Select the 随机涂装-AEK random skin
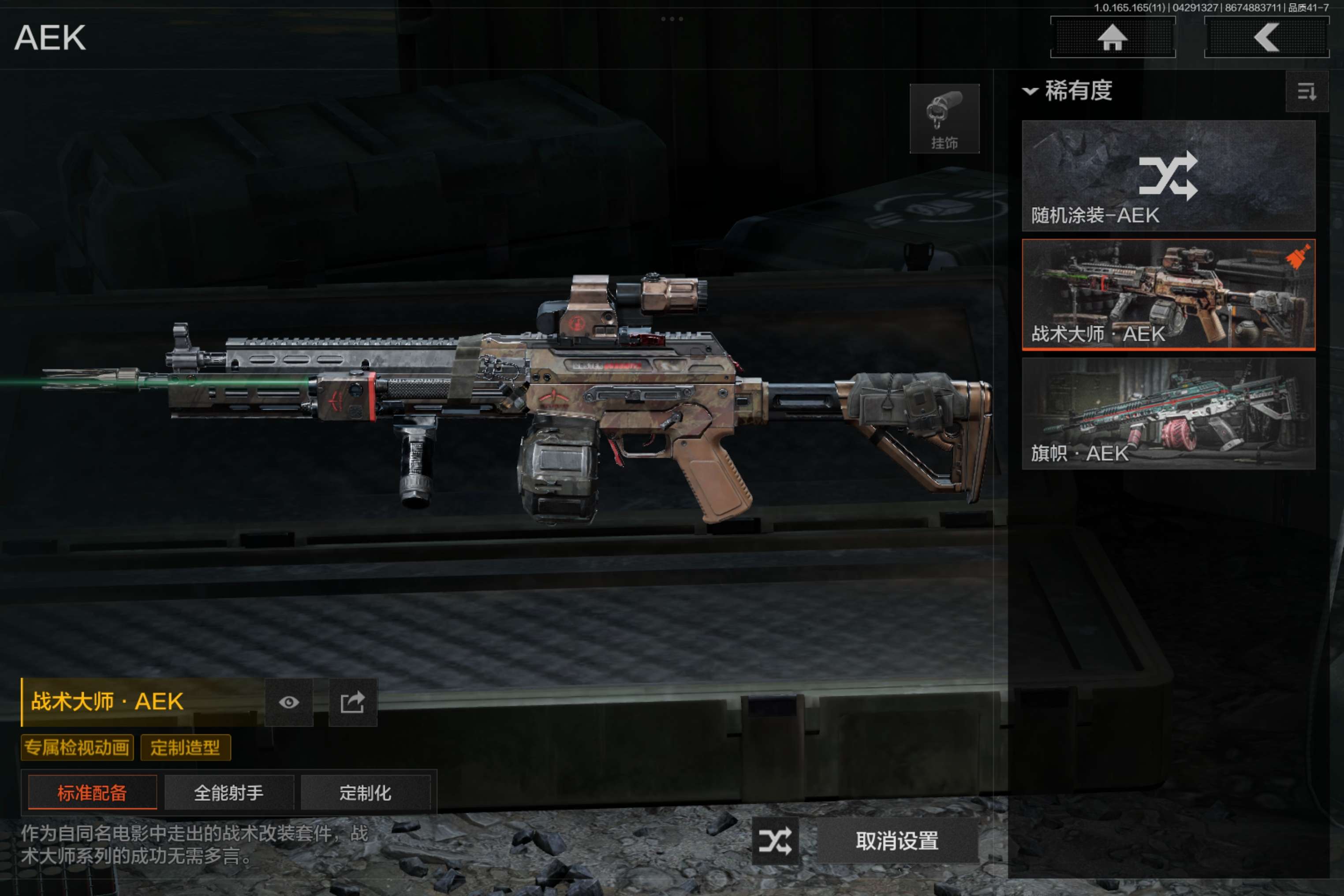 tap(1168, 175)
